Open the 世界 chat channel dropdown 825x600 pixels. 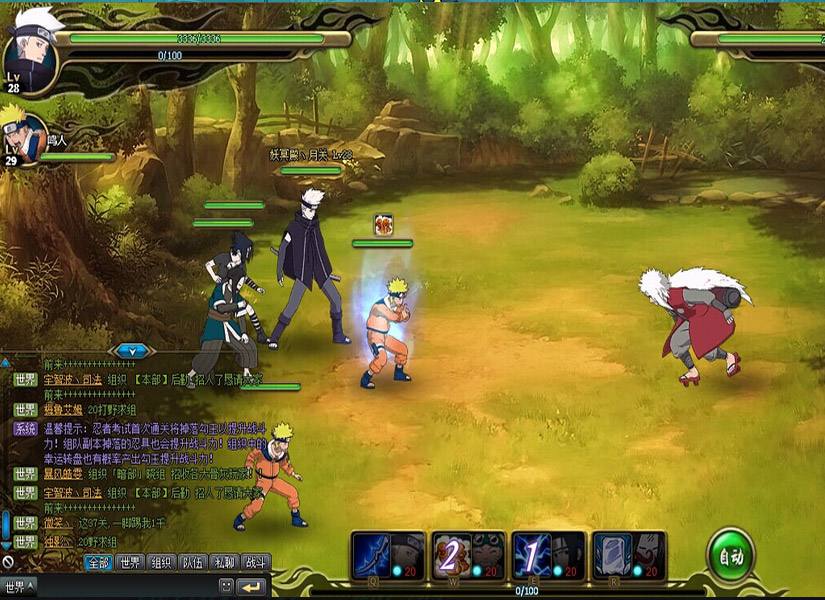click(x=20, y=586)
